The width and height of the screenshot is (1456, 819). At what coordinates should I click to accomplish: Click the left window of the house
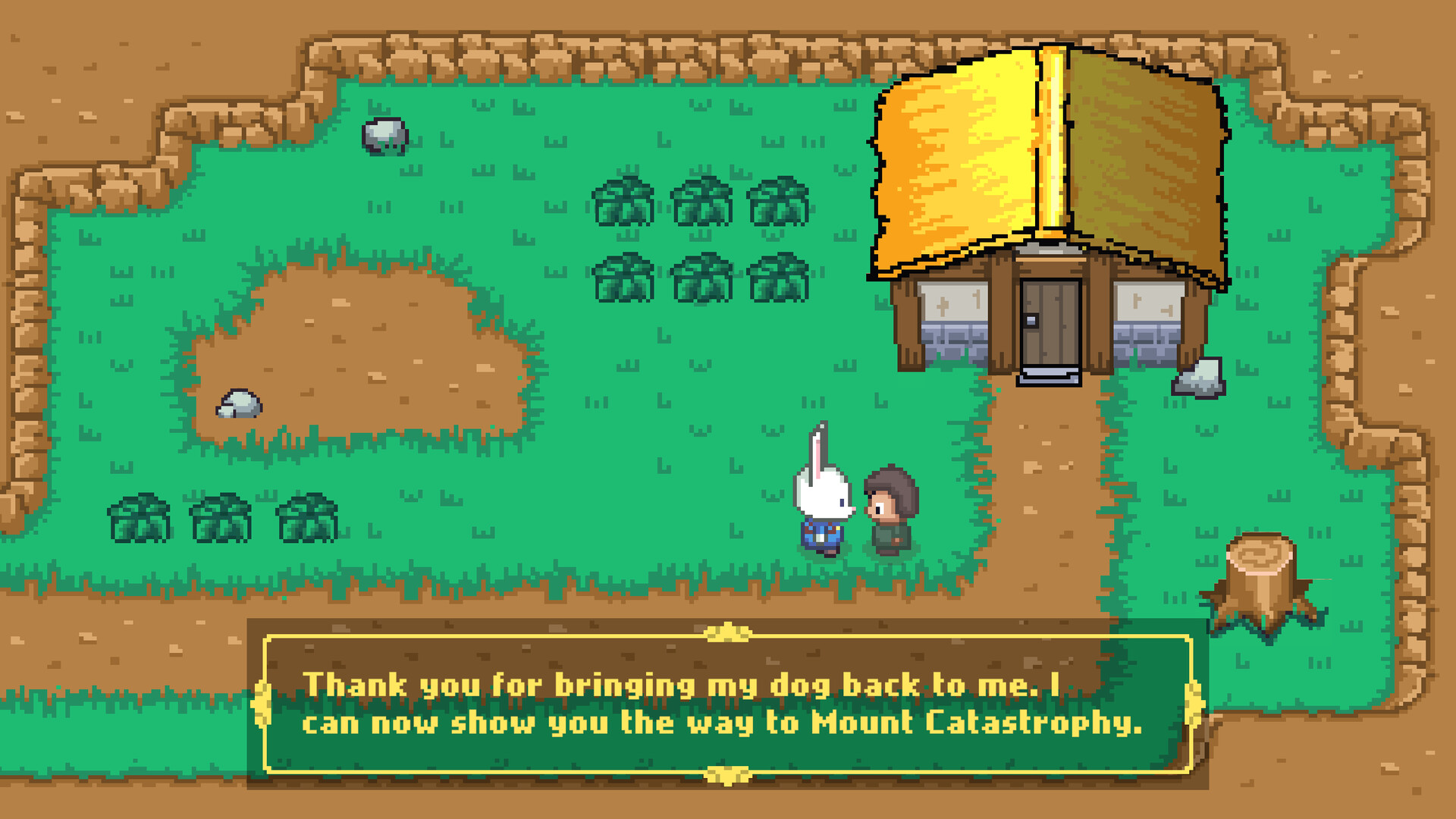955,303
